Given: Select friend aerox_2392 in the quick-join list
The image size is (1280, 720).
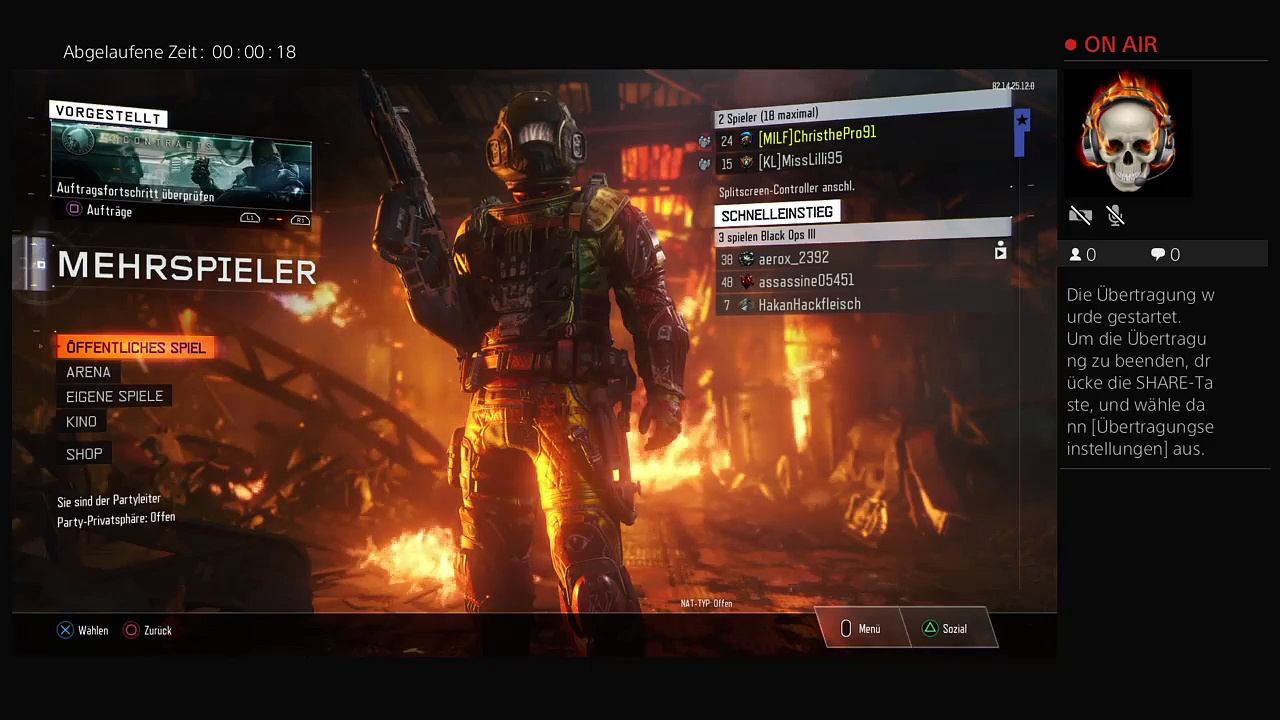Looking at the screenshot, I should [x=793, y=258].
